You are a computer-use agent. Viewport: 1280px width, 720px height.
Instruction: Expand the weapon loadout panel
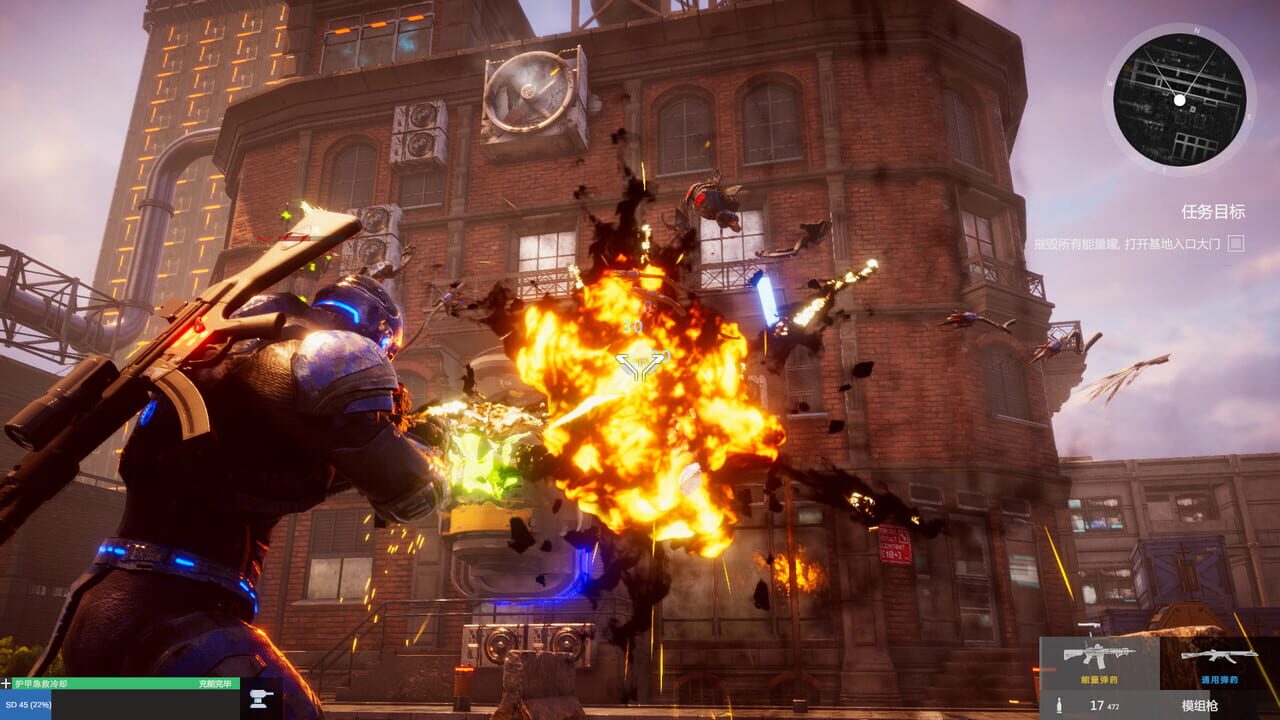click(x=1150, y=665)
